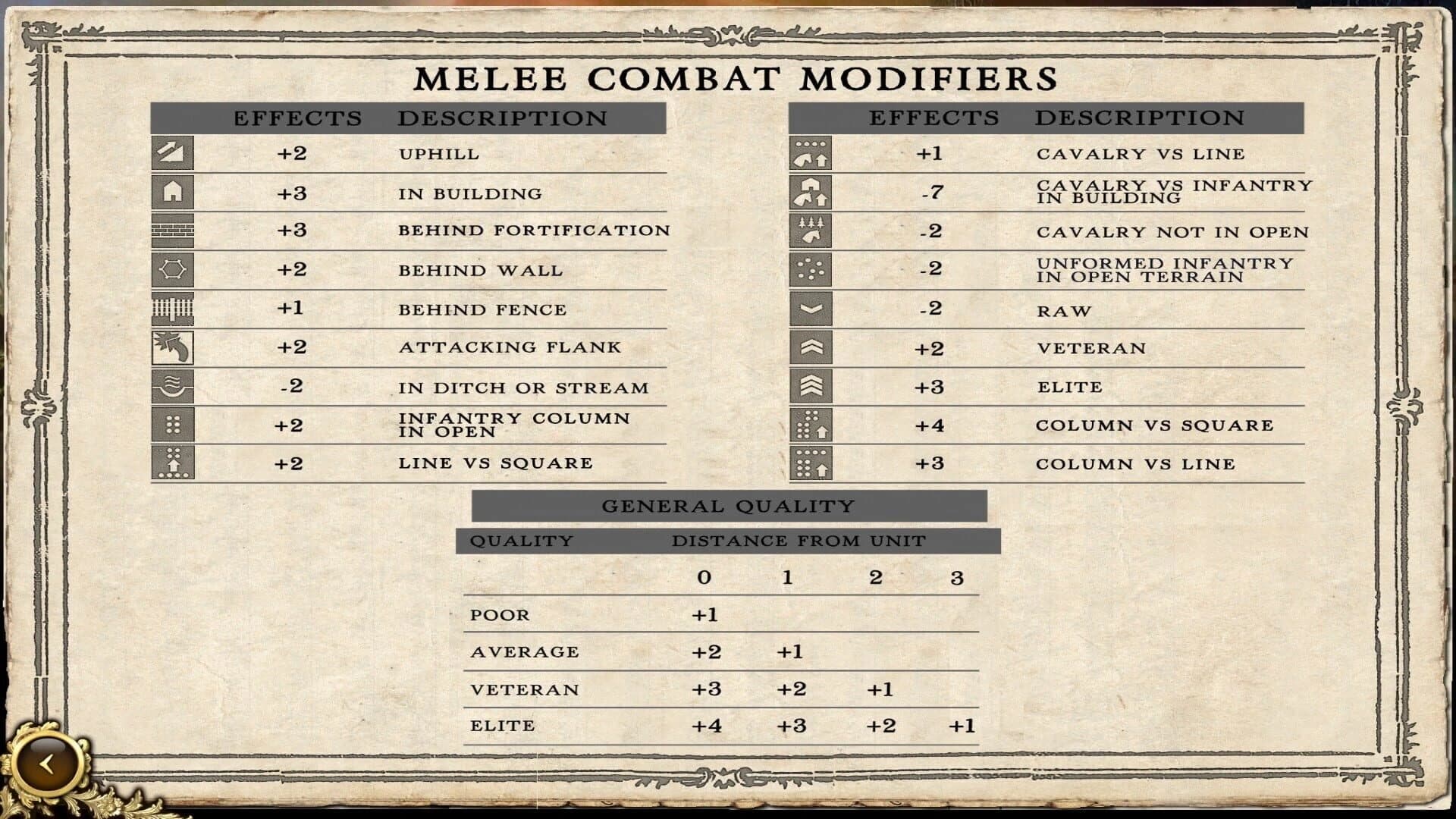Click the General Quality header bar

click(730, 504)
